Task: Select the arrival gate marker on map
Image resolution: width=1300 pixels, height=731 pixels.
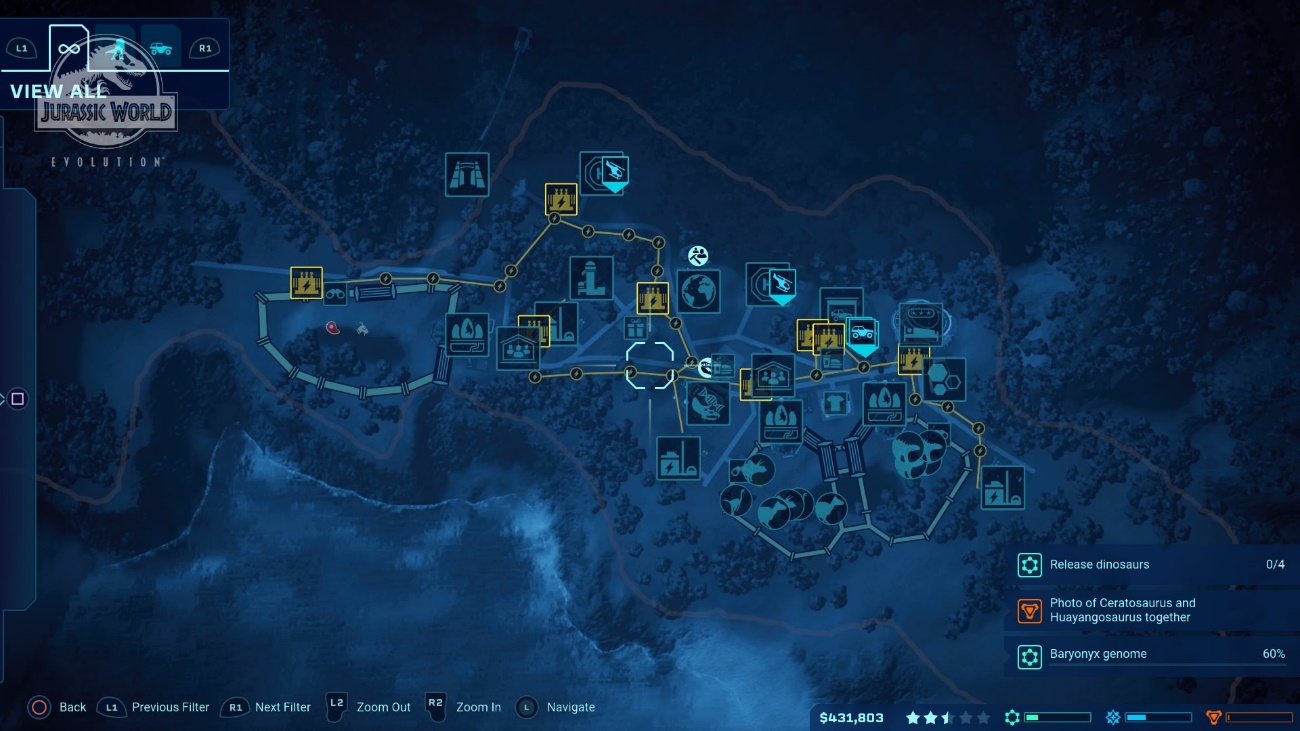Action: [x=467, y=174]
